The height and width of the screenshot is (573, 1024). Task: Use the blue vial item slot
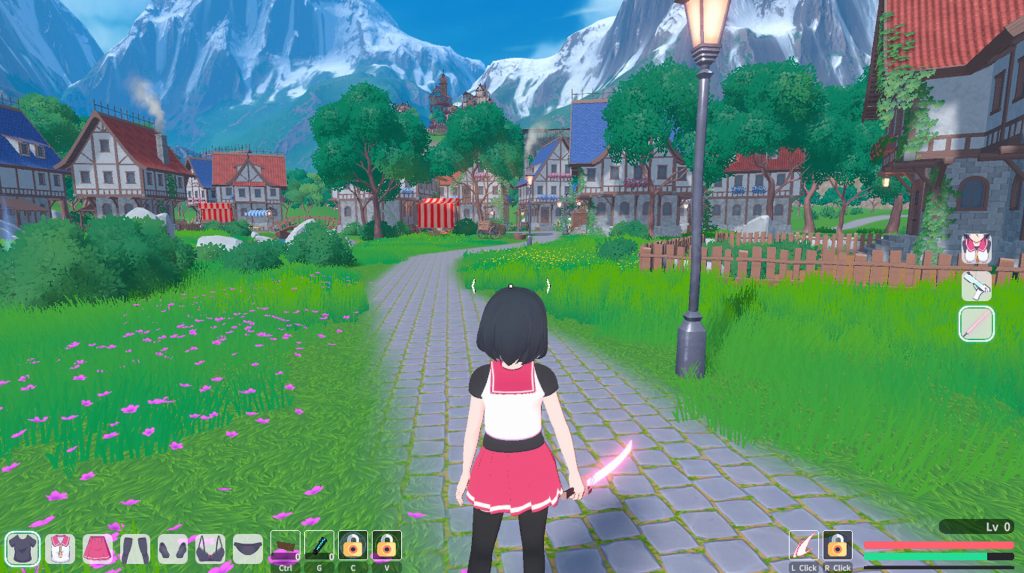(x=318, y=546)
